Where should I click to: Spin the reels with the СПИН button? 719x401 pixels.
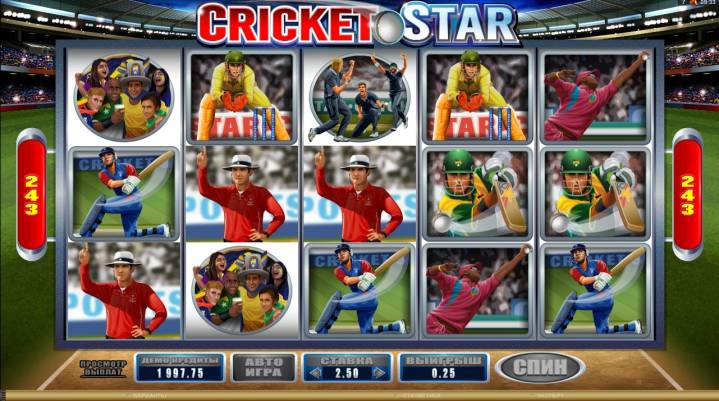[x=541, y=366]
